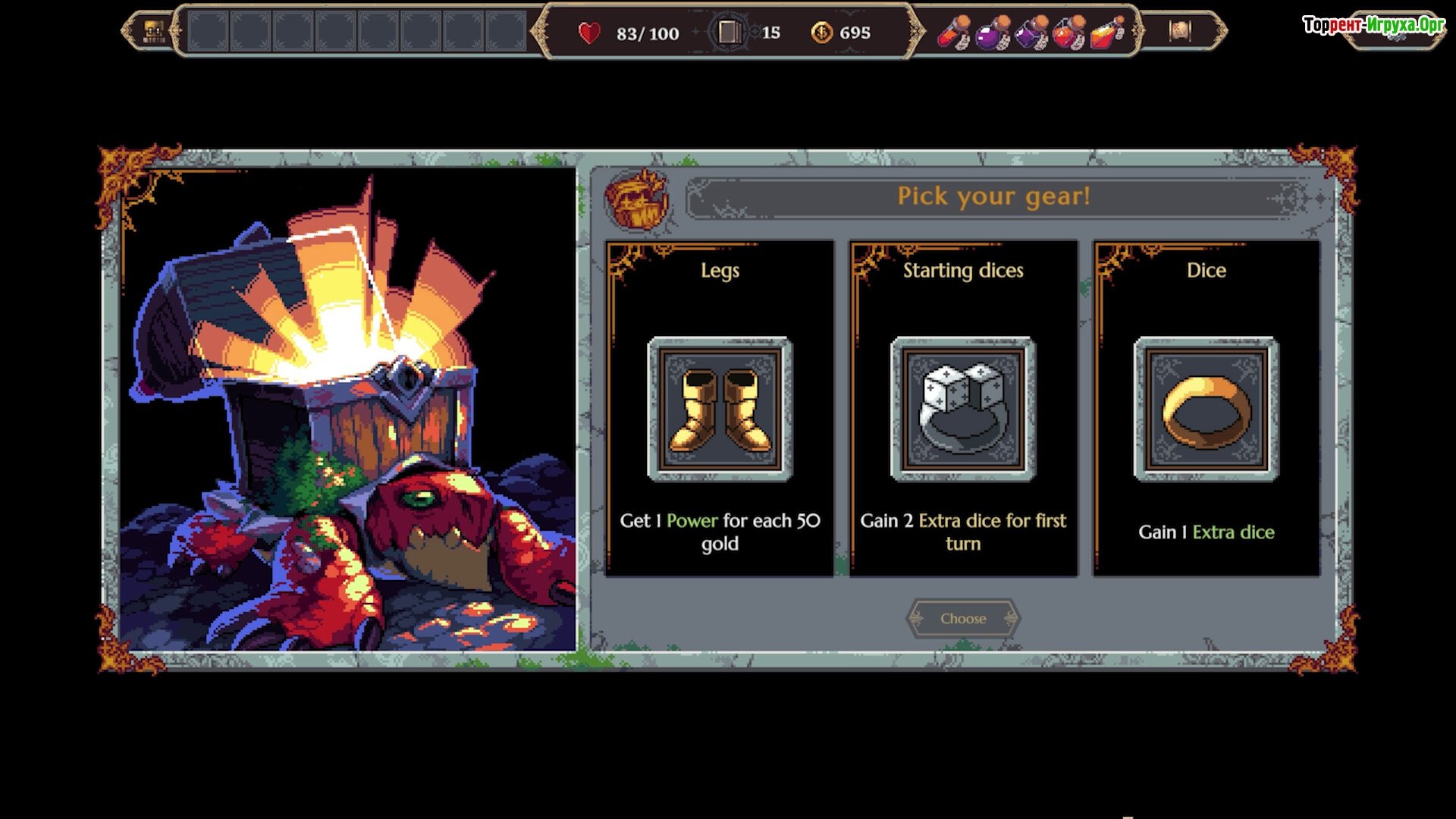Use the round purple potion flask
Image resolution: width=1456 pixels, height=819 pixels.
click(x=991, y=33)
